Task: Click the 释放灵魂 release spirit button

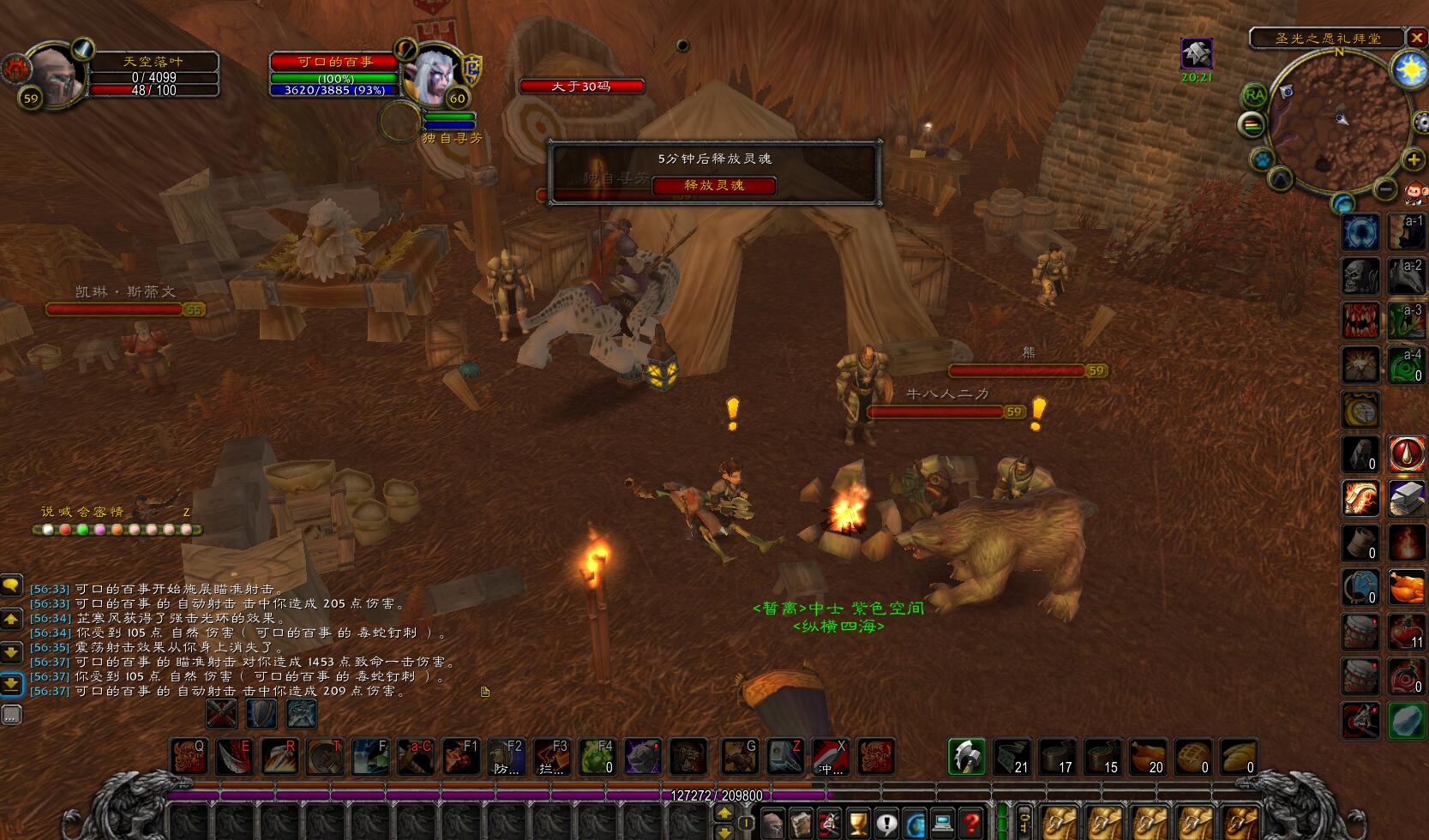Action: pos(714,185)
